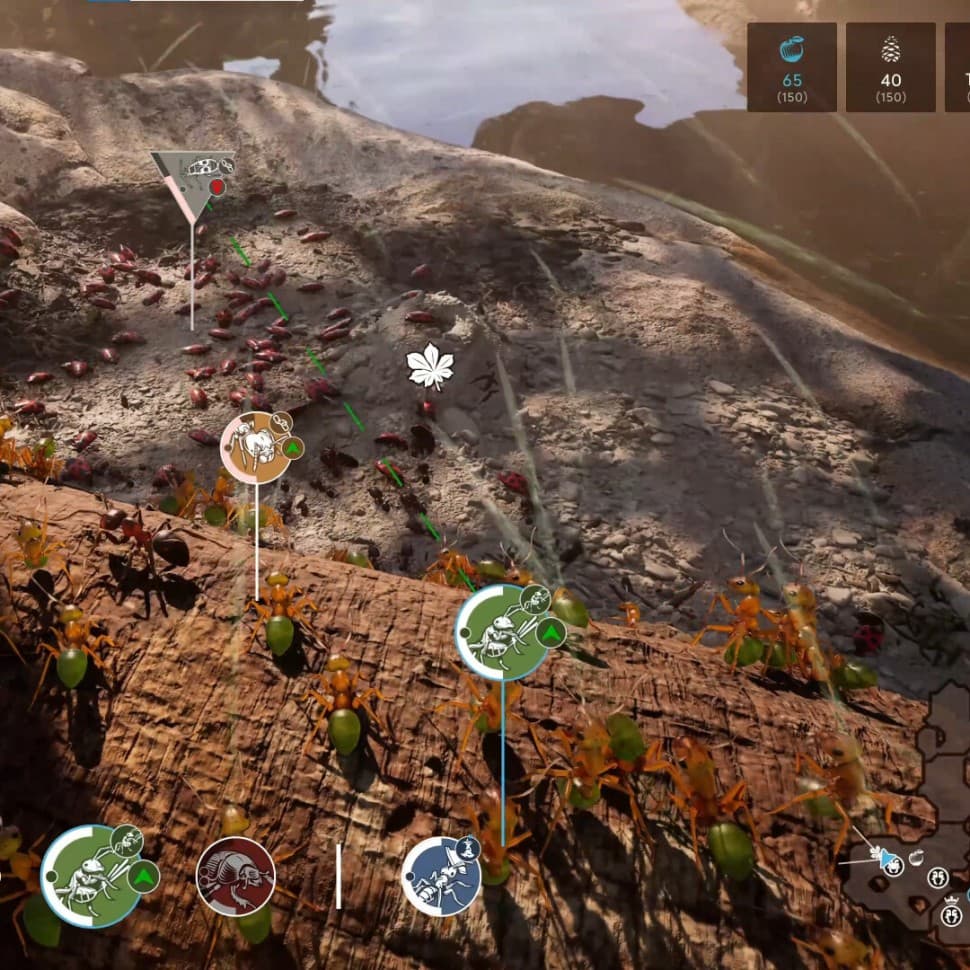This screenshot has width=970, height=970.
Task: Click the crowned queen icon on the minimap
Action: click(951, 914)
